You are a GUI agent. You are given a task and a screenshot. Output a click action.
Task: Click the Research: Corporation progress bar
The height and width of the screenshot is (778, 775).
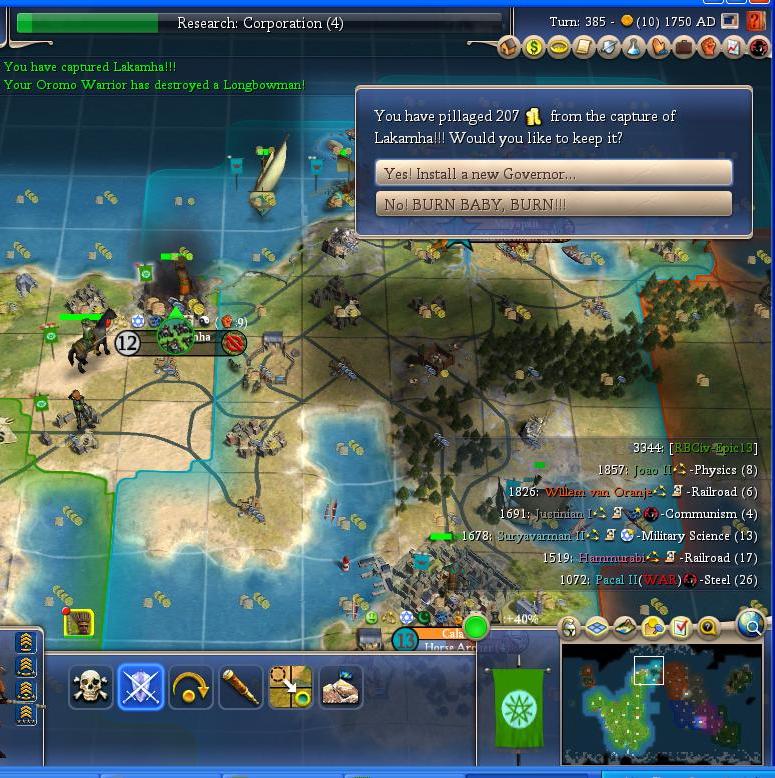coord(259,22)
